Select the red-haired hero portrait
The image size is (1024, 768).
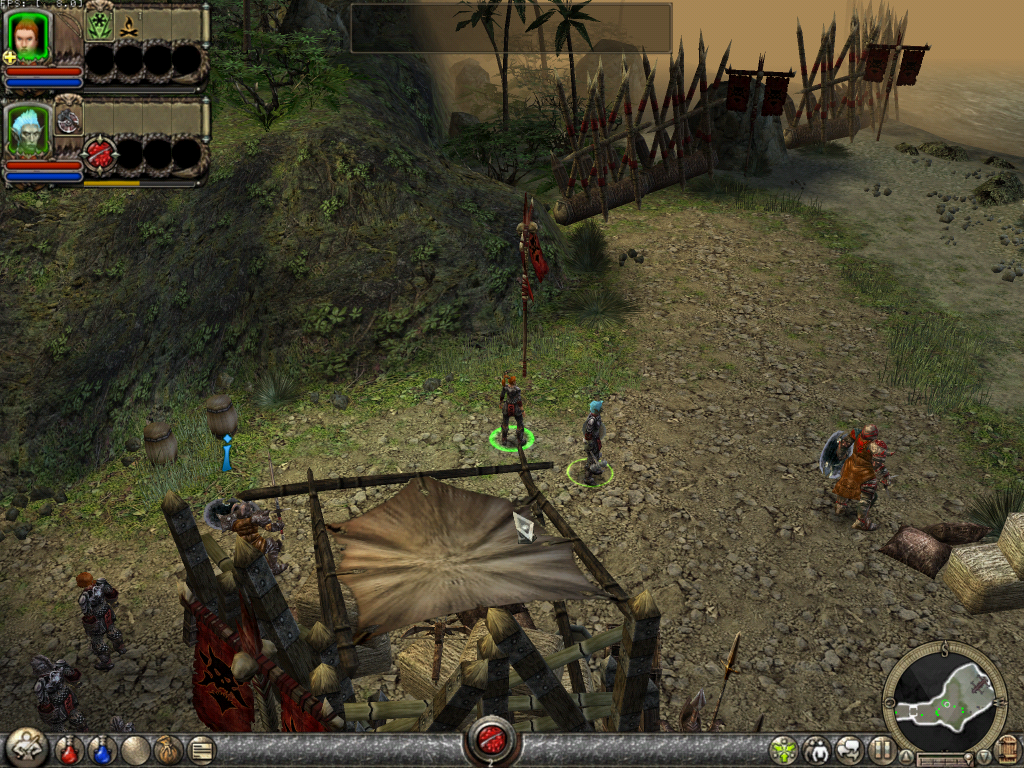pyautogui.click(x=27, y=34)
